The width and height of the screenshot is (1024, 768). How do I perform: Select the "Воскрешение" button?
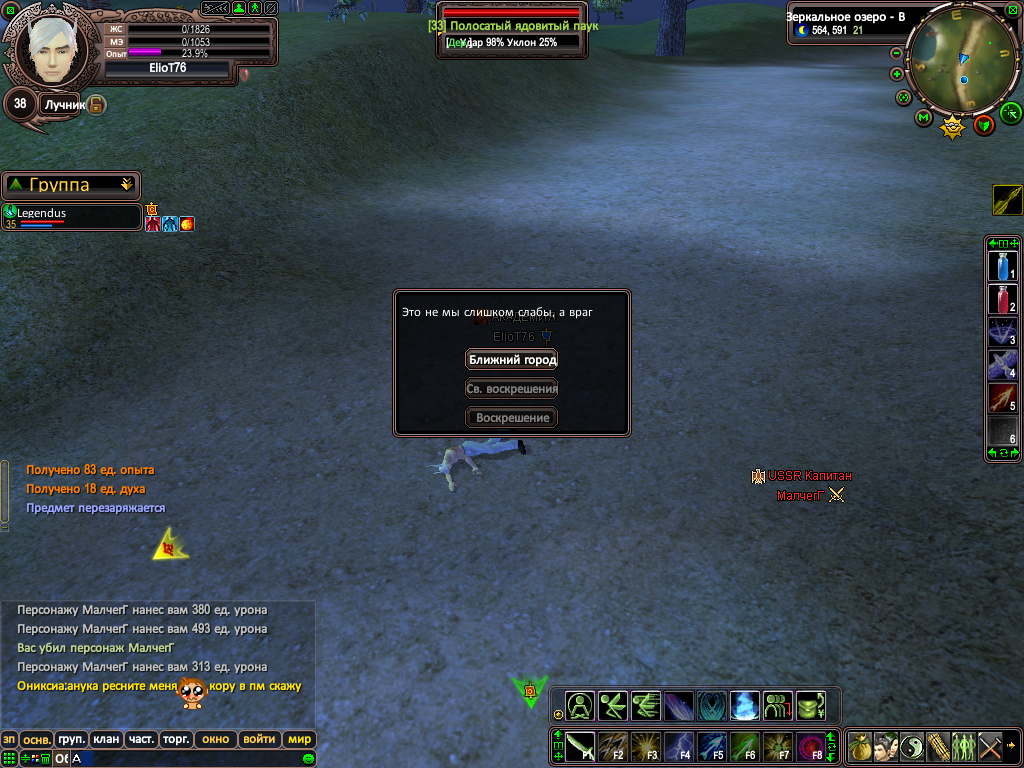click(512, 418)
